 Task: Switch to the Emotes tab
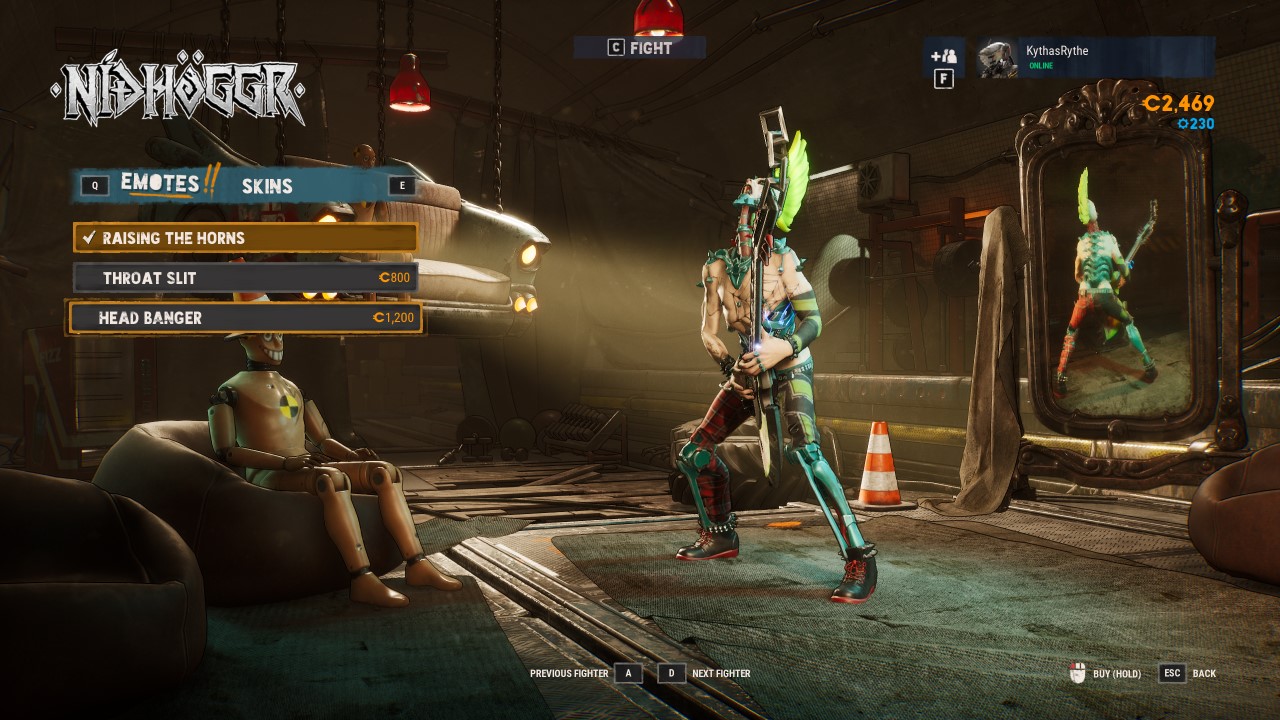159,183
